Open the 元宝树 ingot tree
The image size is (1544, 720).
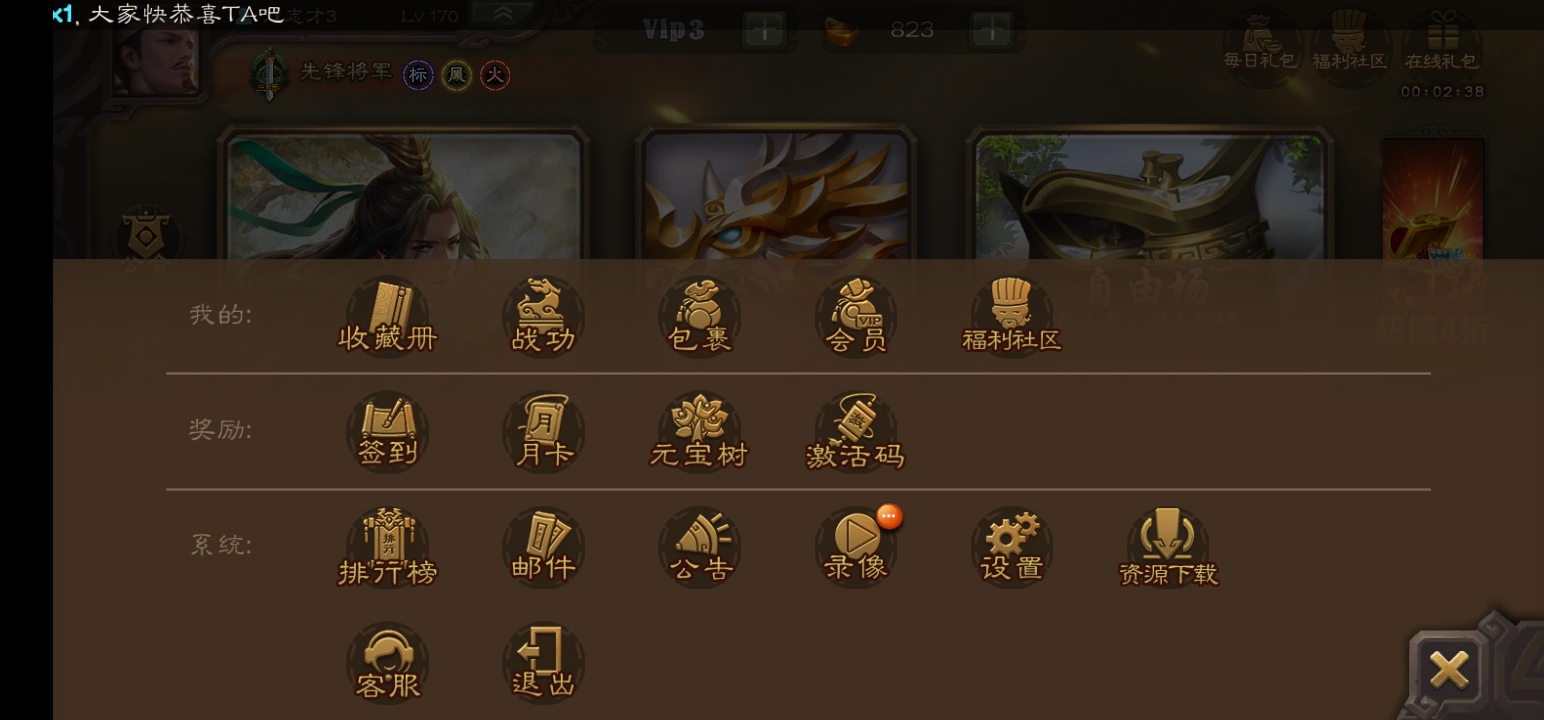pyautogui.click(x=699, y=432)
